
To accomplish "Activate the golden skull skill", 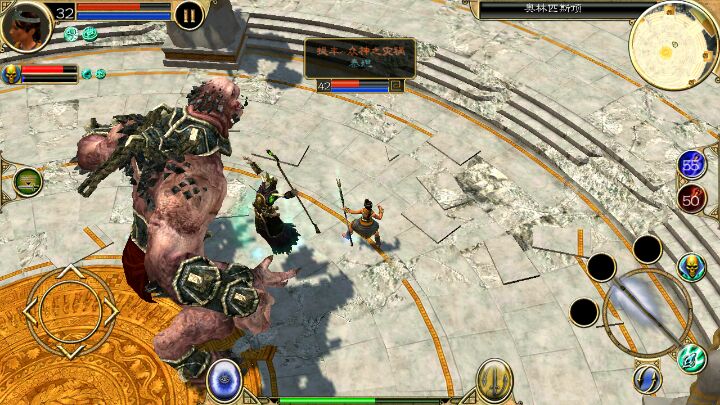I will 692,268.
